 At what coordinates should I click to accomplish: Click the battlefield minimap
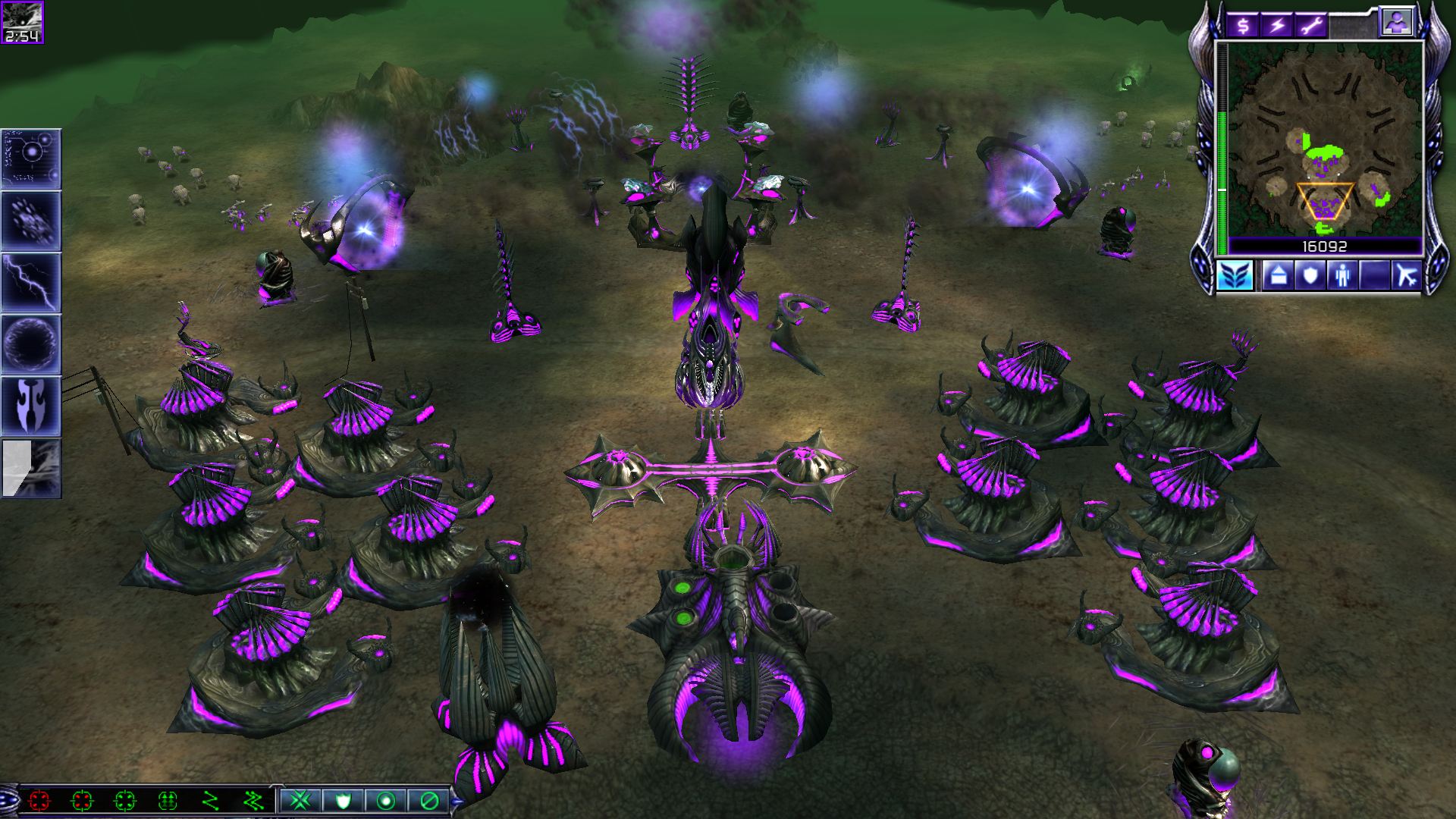click(1325, 140)
